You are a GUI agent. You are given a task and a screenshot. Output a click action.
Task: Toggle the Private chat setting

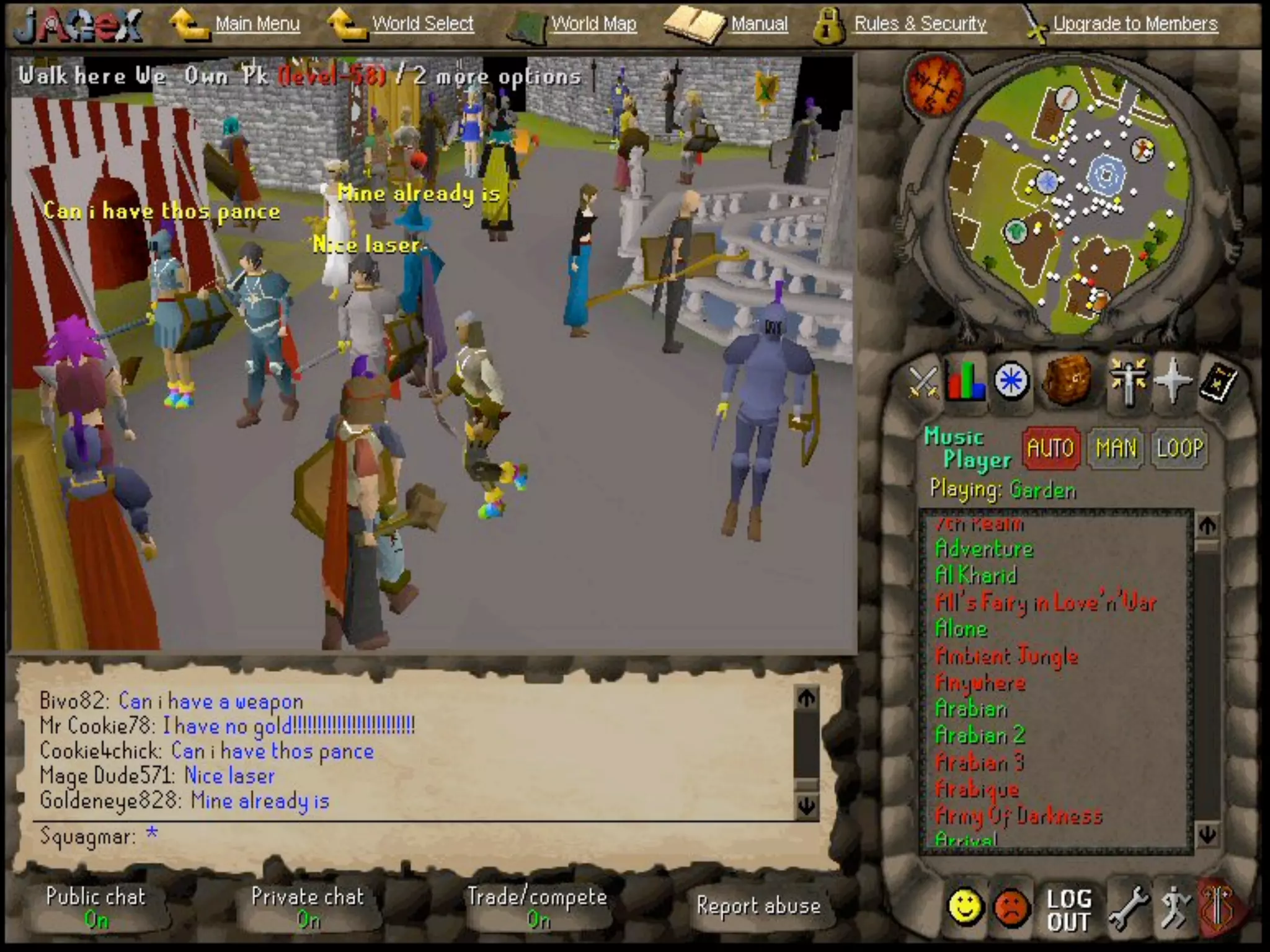click(308, 907)
